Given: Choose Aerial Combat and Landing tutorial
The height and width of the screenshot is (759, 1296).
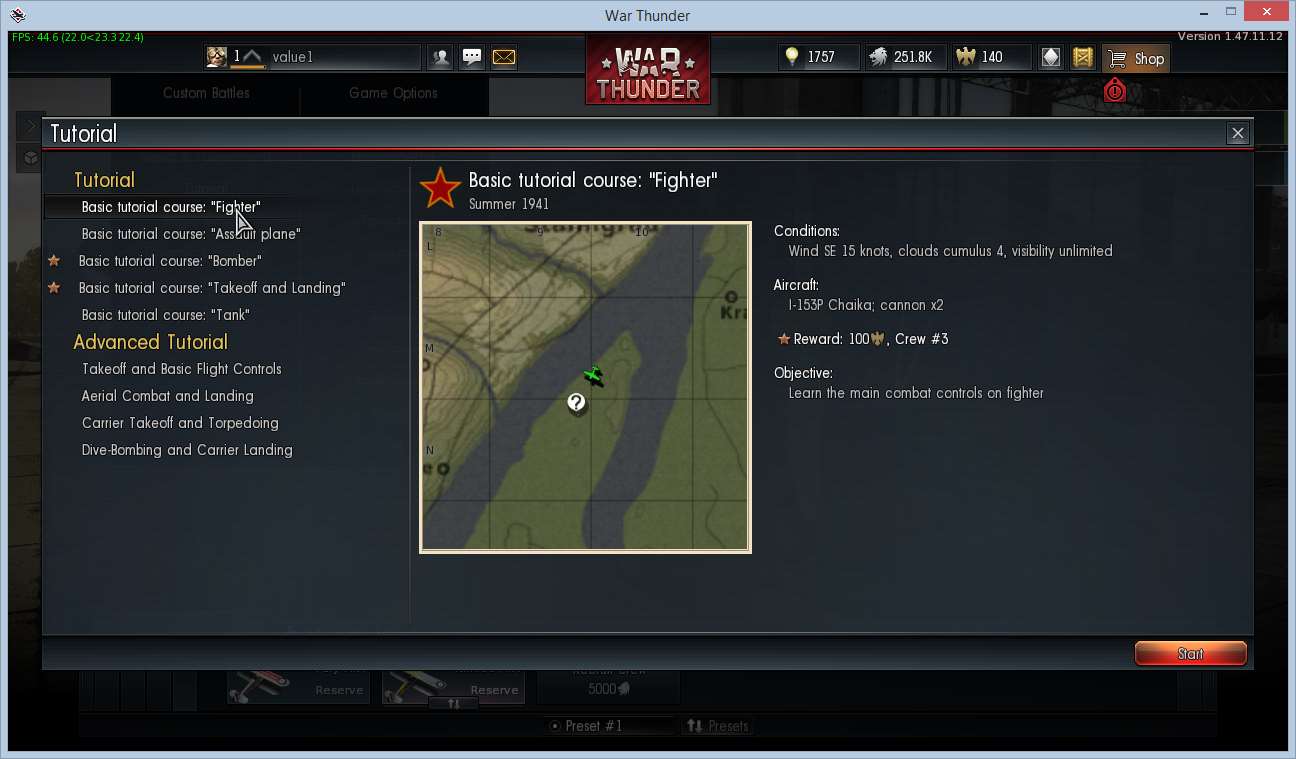Looking at the screenshot, I should pos(167,396).
